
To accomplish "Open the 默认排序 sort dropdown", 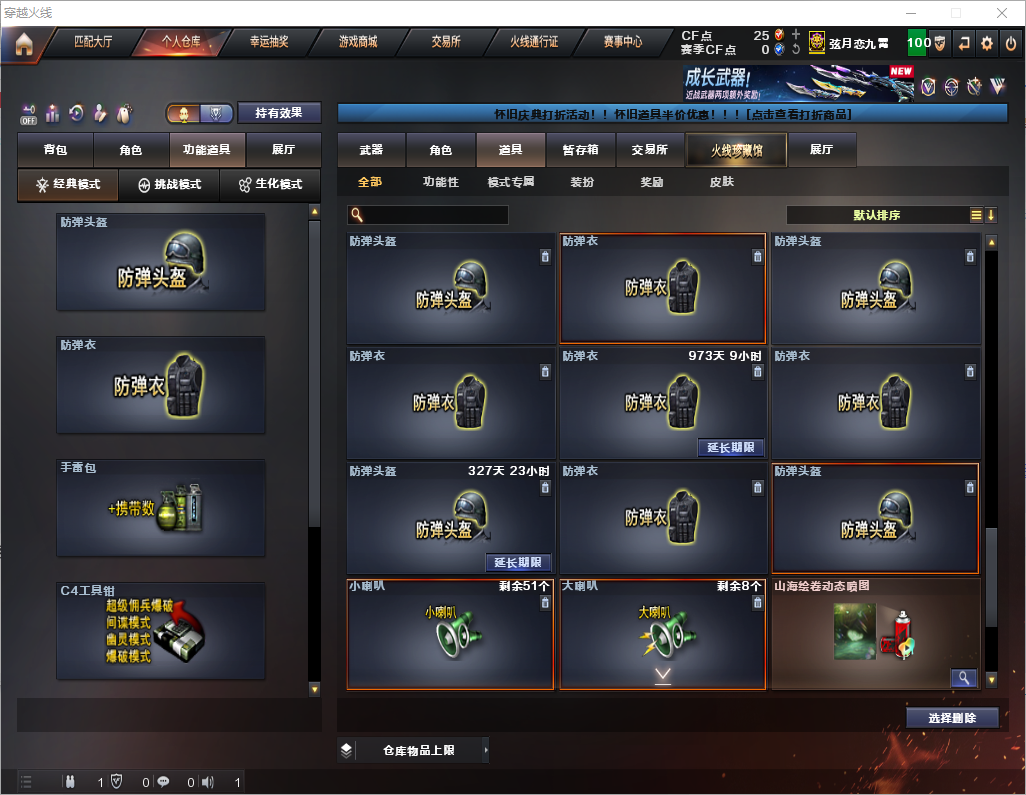I will pyautogui.click(x=876, y=215).
